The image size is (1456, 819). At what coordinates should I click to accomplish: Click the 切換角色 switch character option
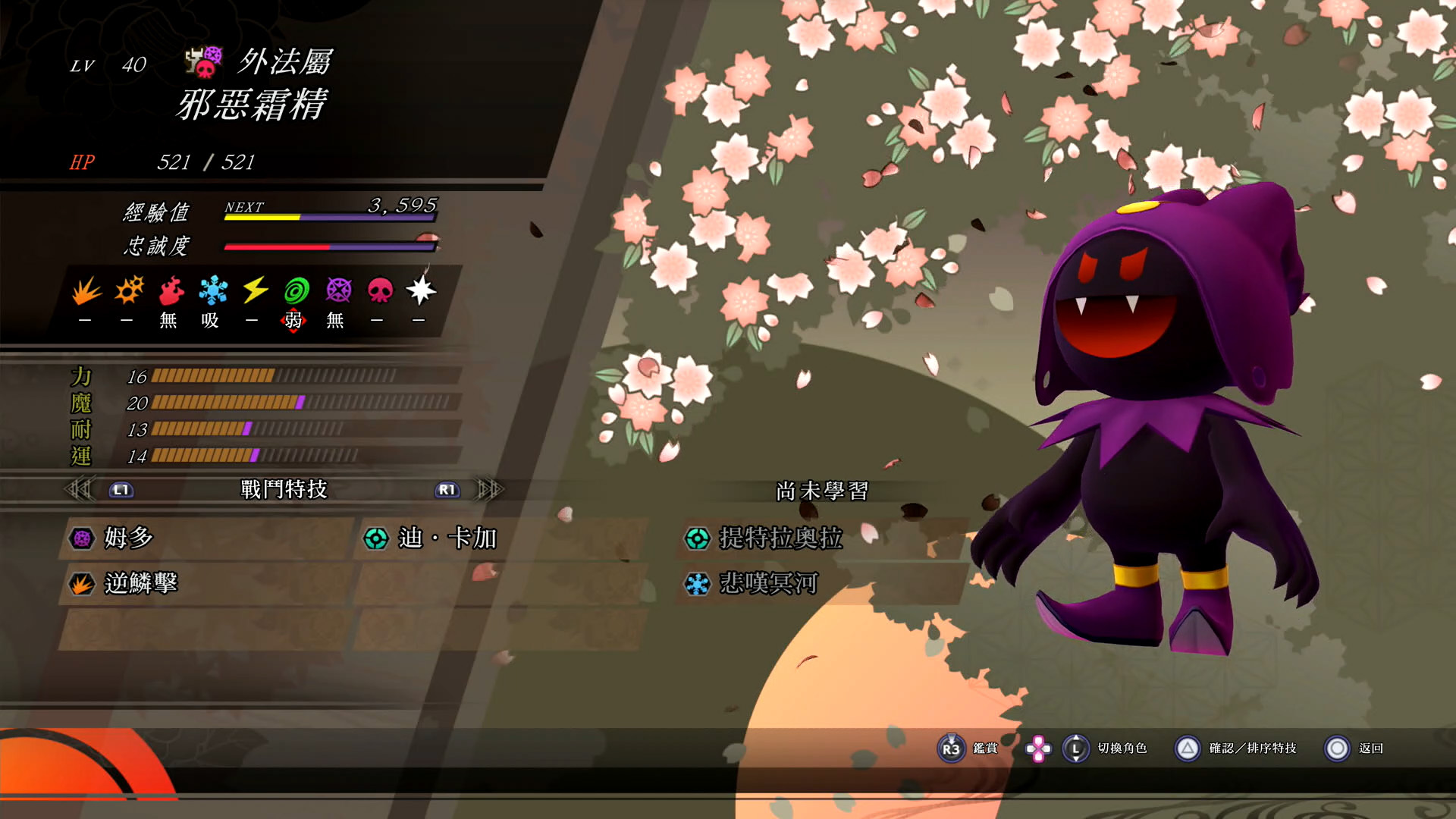pos(1106,748)
